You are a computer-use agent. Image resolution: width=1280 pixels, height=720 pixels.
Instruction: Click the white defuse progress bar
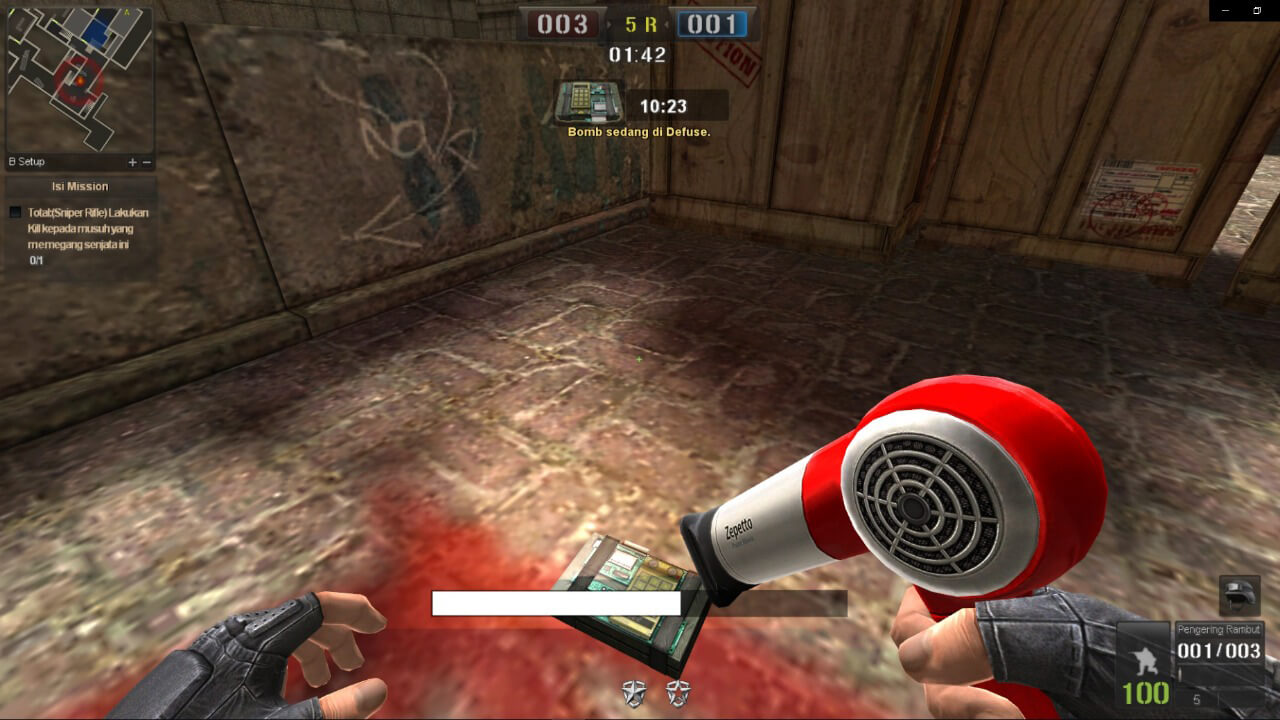pyautogui.click(x=555, y=604)
